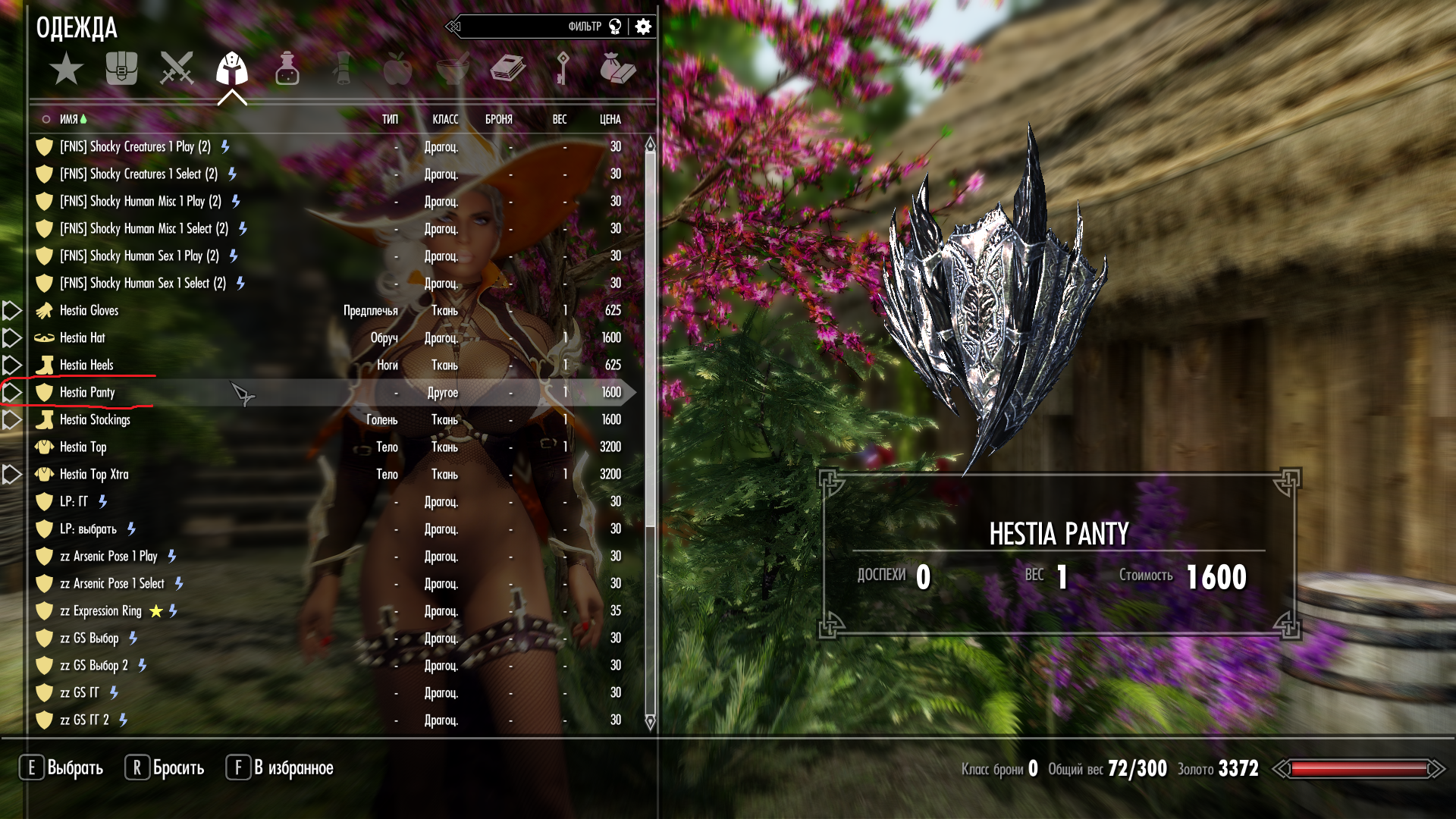Screen dimensions: 1456x819
Task: Open the weapons crossed swords category
Action: tap(177, 69)
